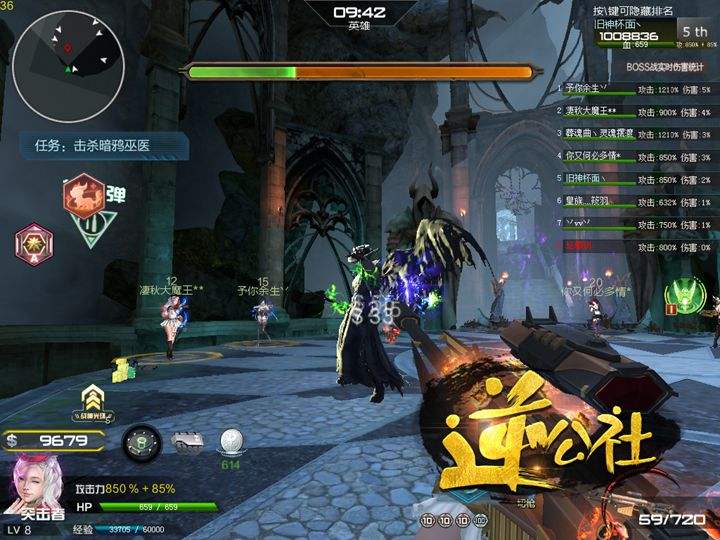Select the rank 4 player row in damage list
This screenshot has width=720, height=540.
[x=634, y=157]
